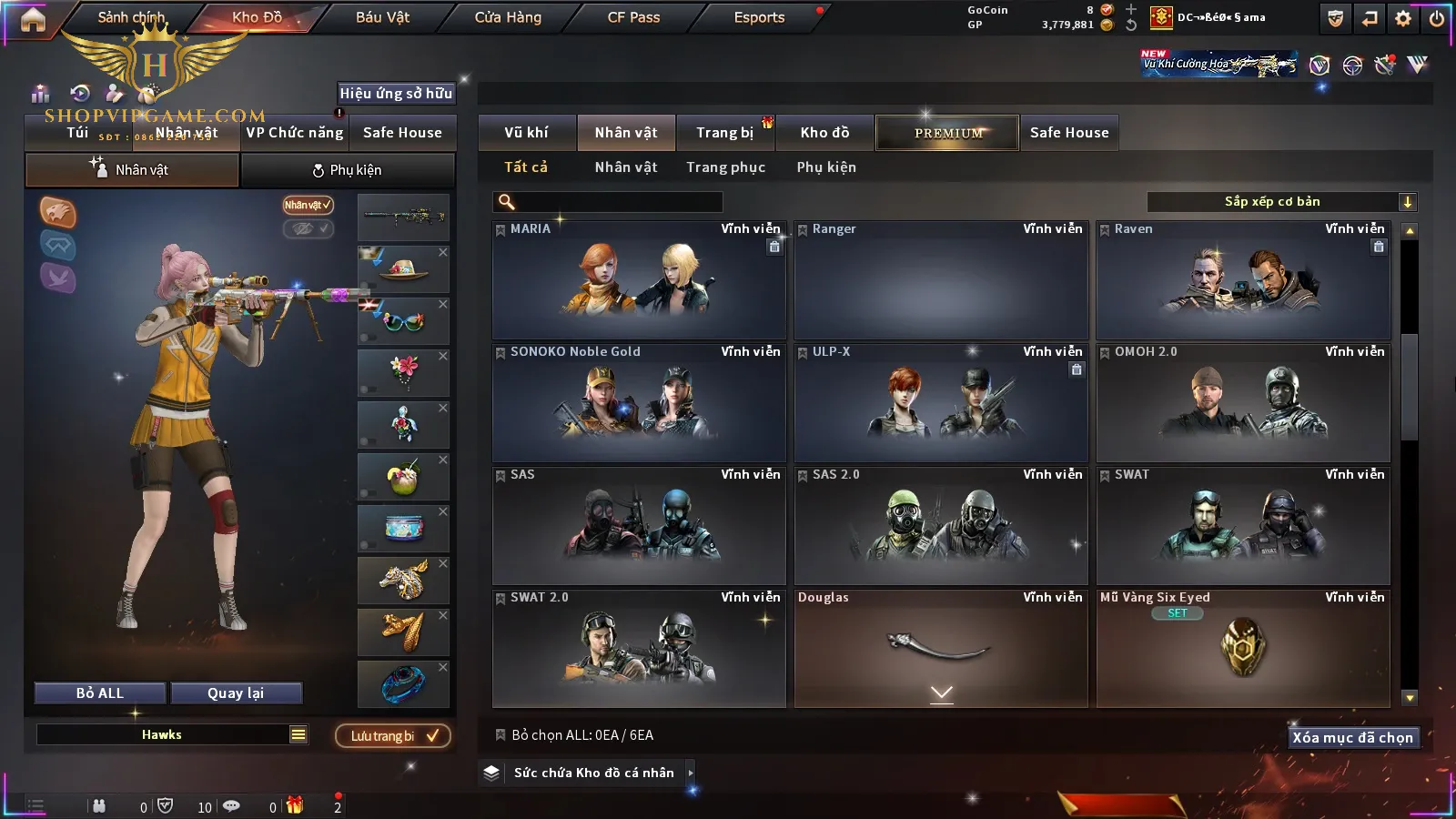Open the Esports section
The height and width of the screenshot is (819, 1456).
click(x=759, y=17)
